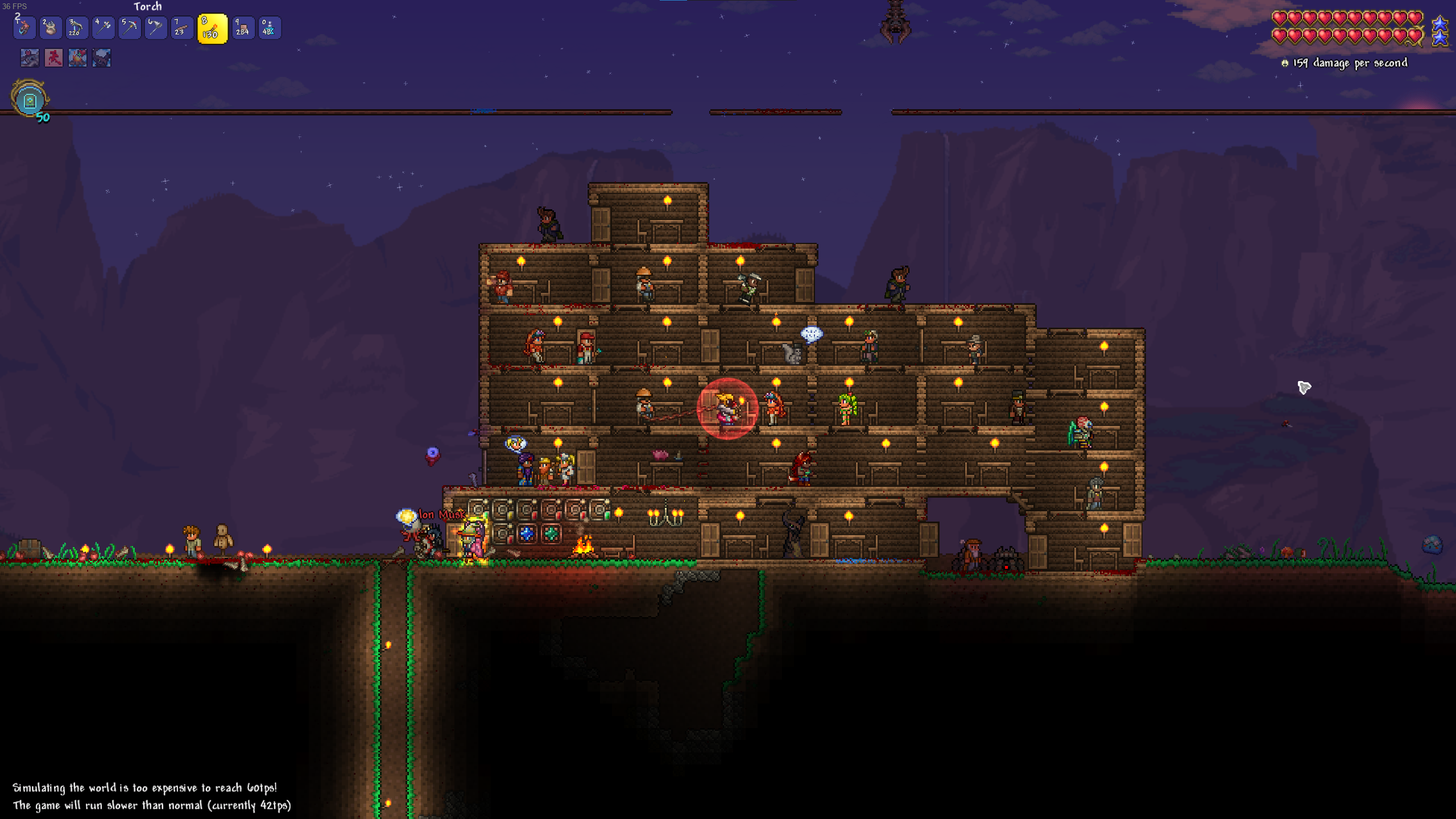
Task: Select the red anchor weapon in hotbar slot 1
Action: click(24, 28)
